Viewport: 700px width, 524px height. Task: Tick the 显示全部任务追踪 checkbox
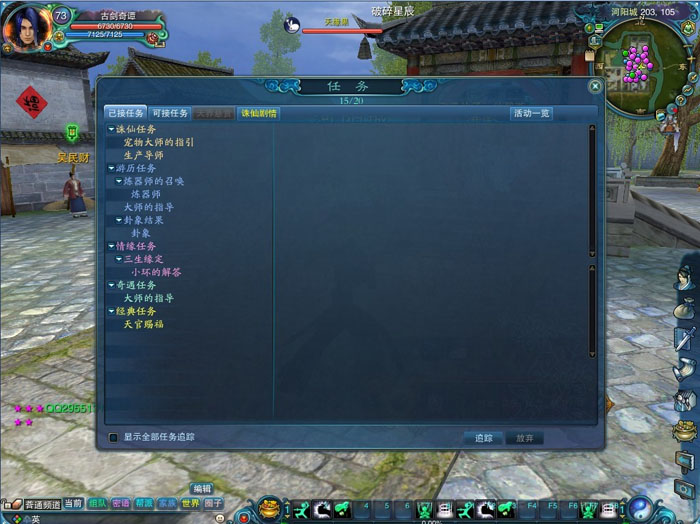(x=113, y=437)
